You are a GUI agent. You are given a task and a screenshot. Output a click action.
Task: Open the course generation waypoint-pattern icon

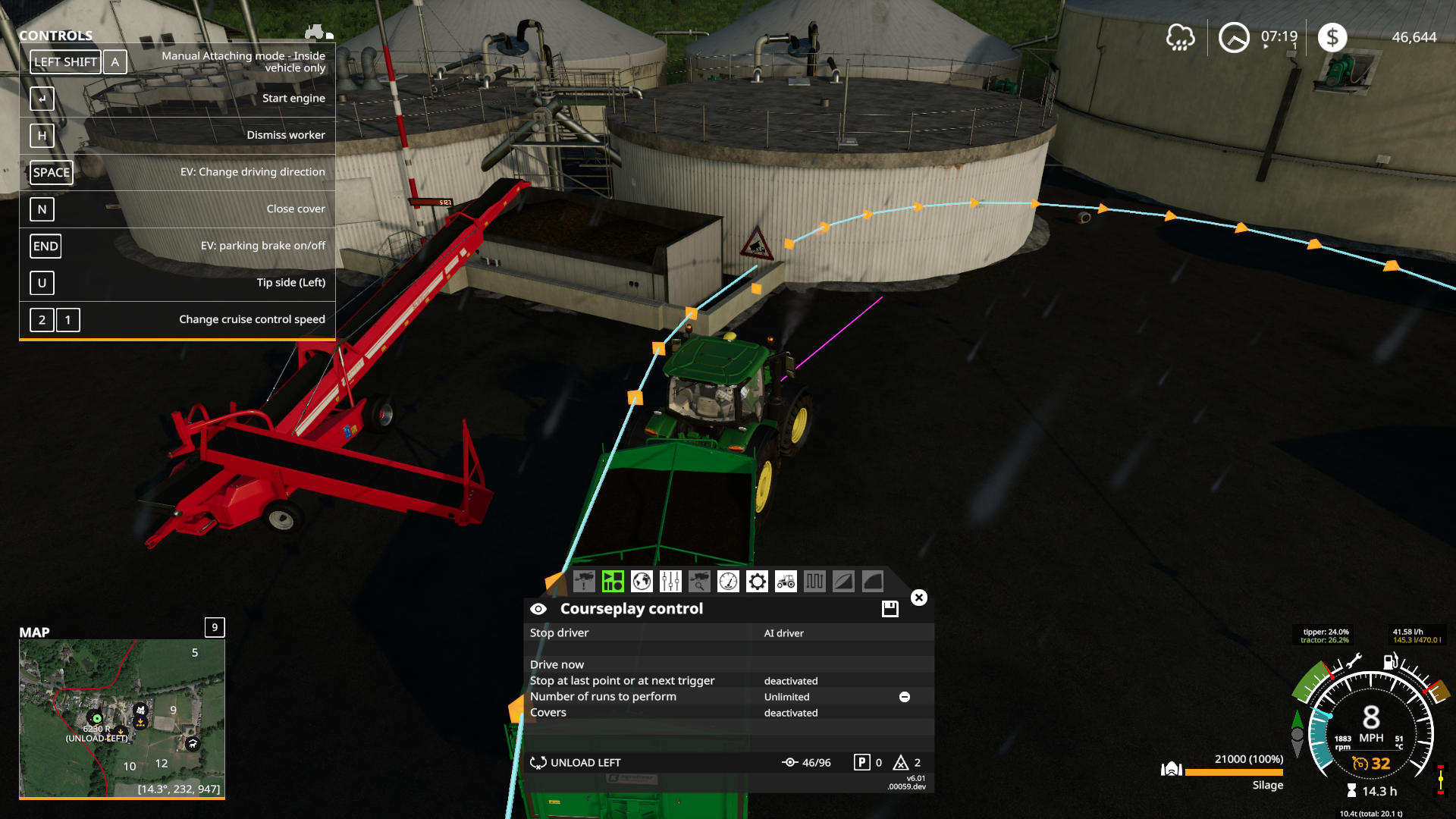click(814, 582)
